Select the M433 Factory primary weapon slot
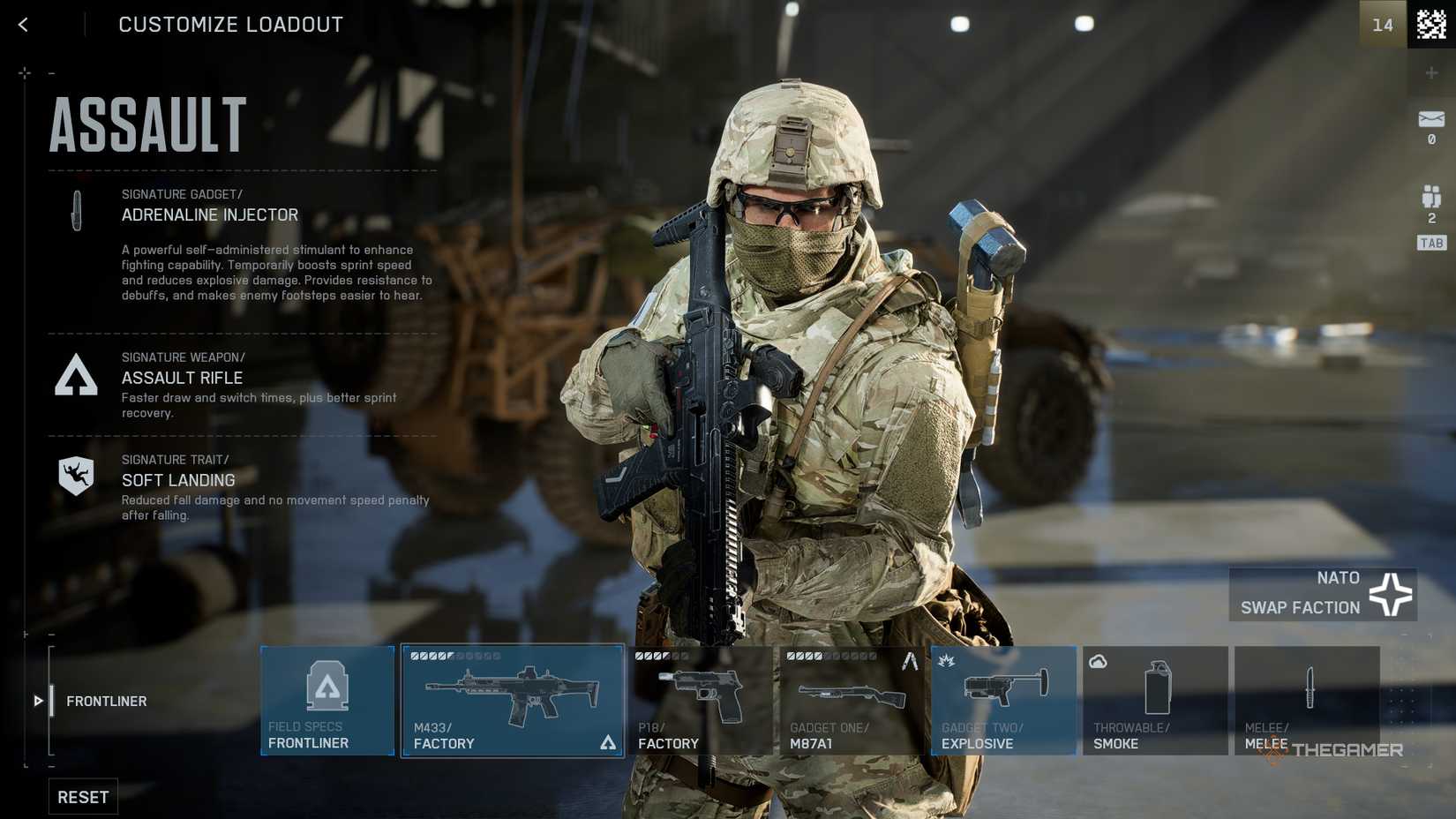1456x819 pixels. [513, 700]
